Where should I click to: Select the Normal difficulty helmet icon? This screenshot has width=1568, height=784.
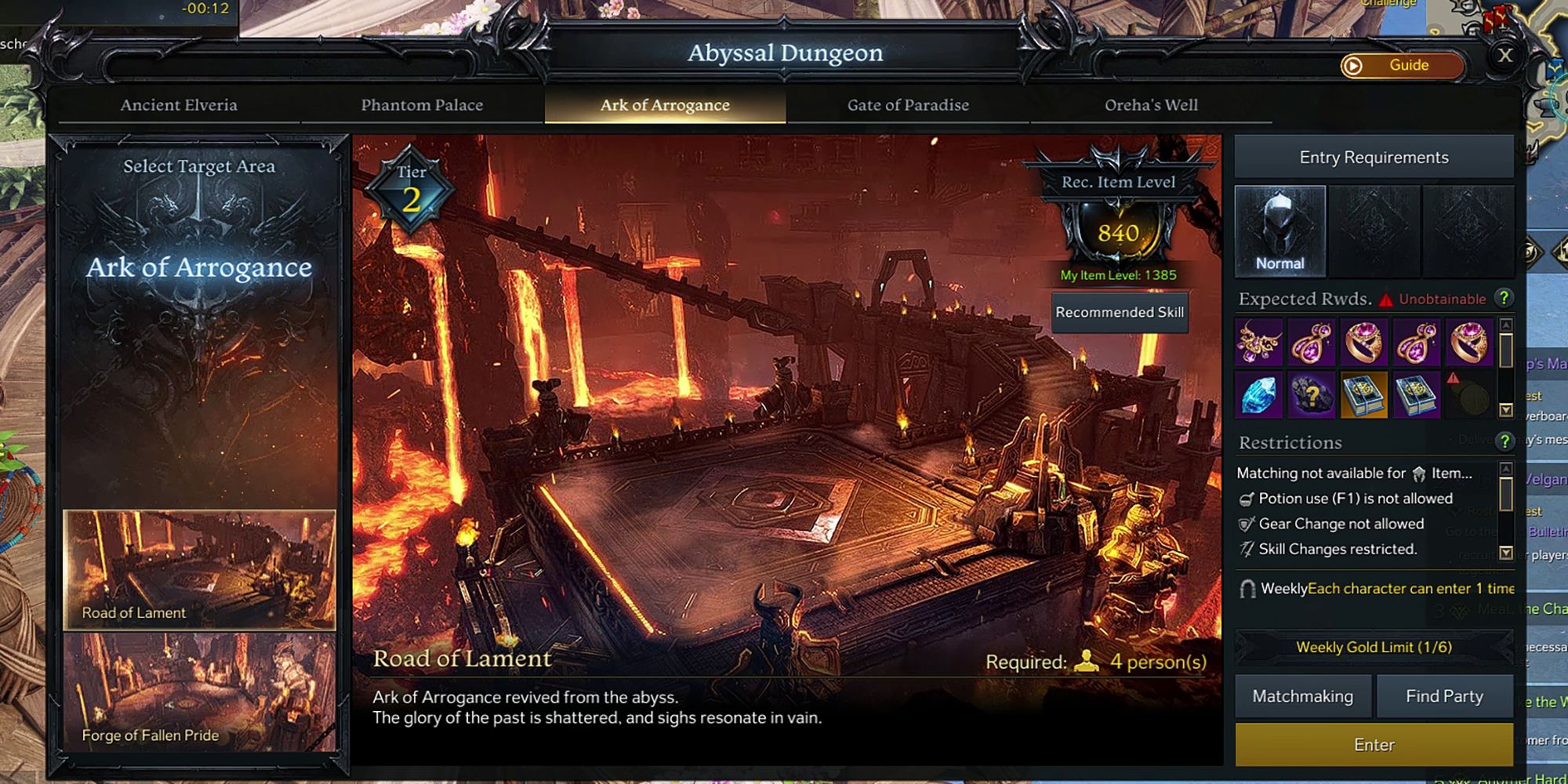tap(1281, 230)
